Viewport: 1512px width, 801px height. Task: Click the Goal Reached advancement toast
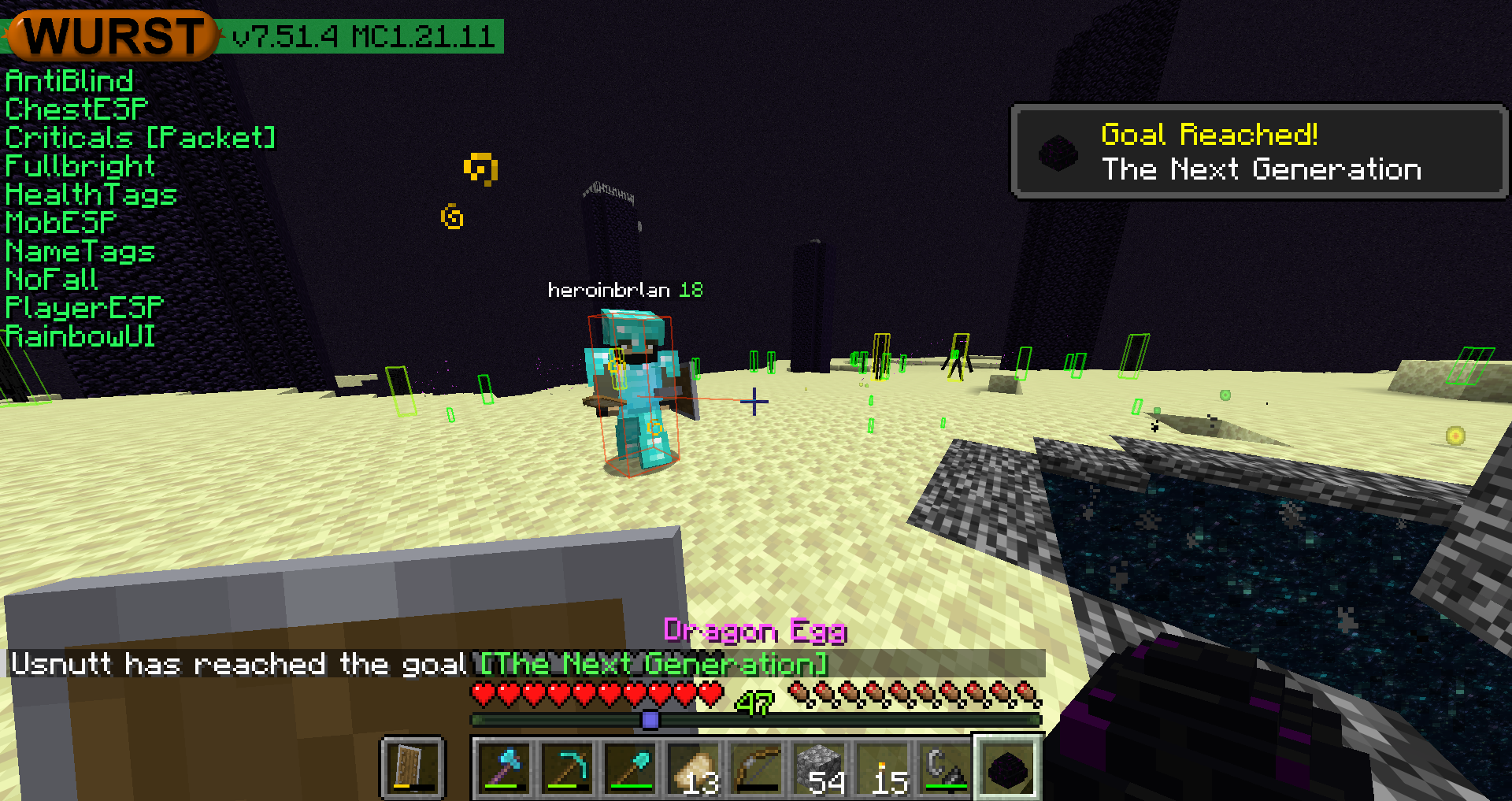(x=1258, y=151)
